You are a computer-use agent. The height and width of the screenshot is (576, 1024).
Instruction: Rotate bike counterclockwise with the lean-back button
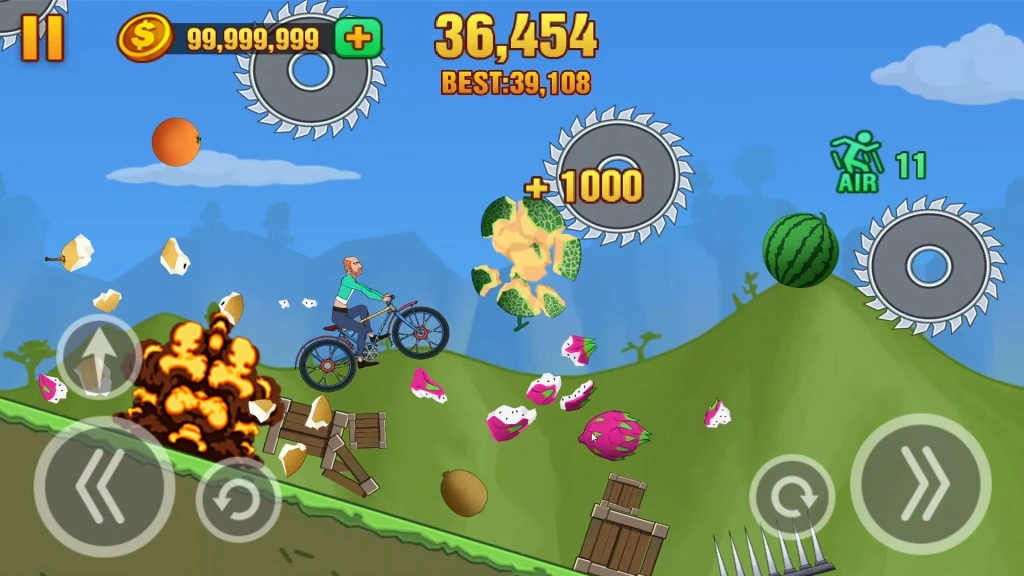click(x=238, y=497)
